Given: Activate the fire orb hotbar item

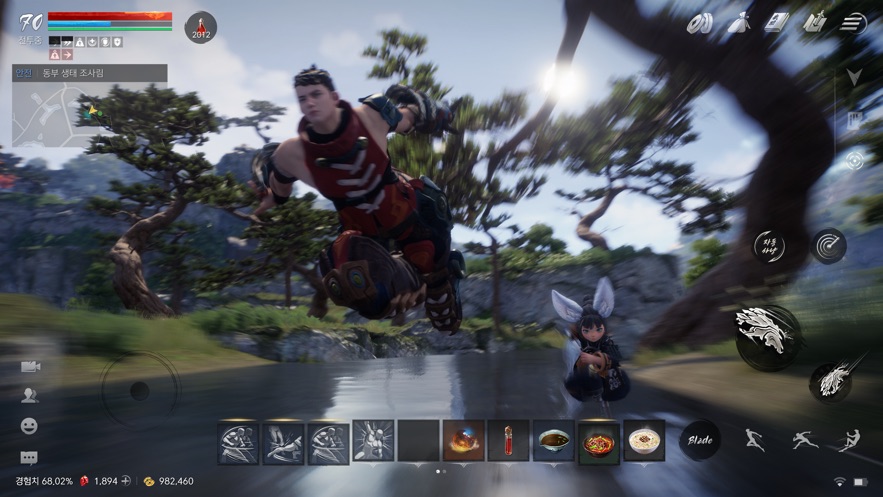Looking at the screenshot, I should point(464,440).
